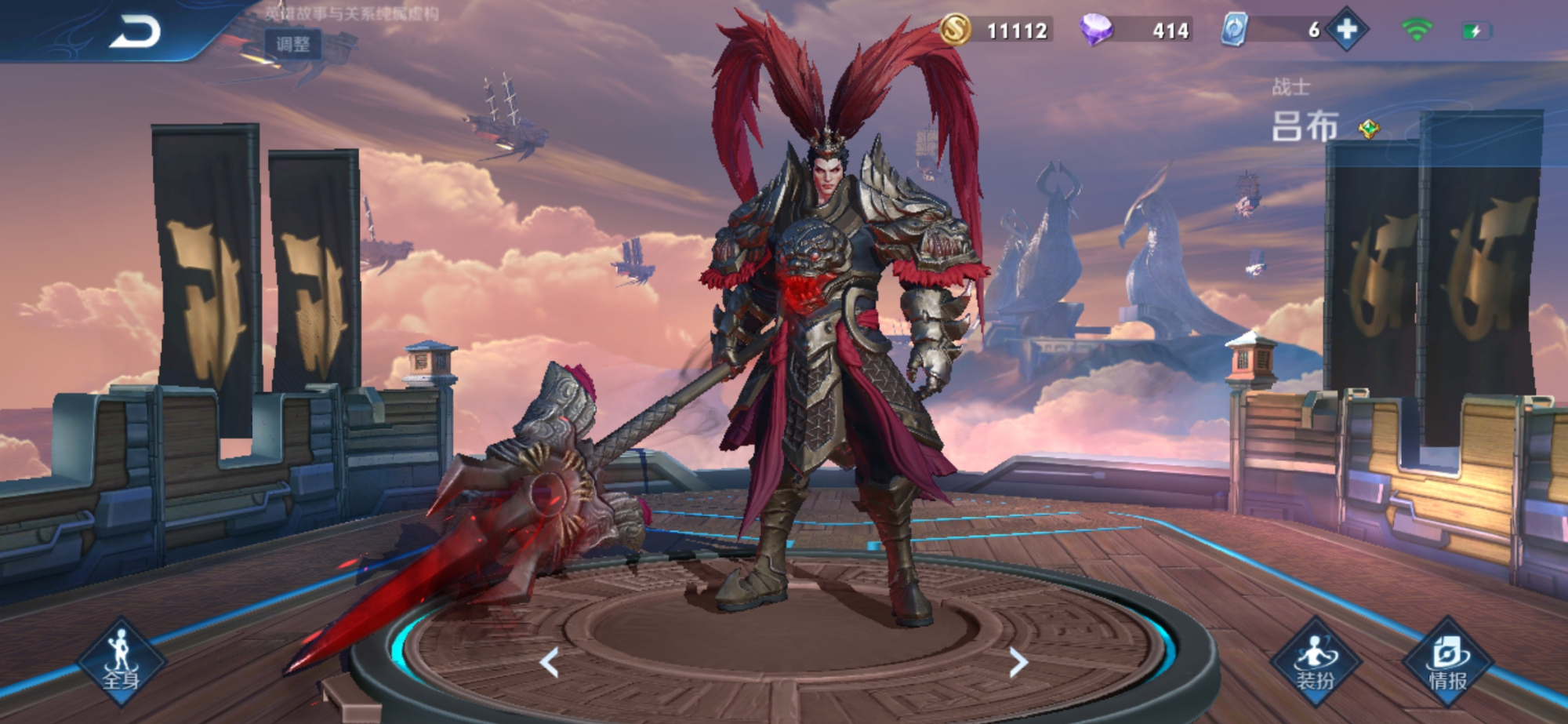Add more tickets with the plus button

point(1346,30)
